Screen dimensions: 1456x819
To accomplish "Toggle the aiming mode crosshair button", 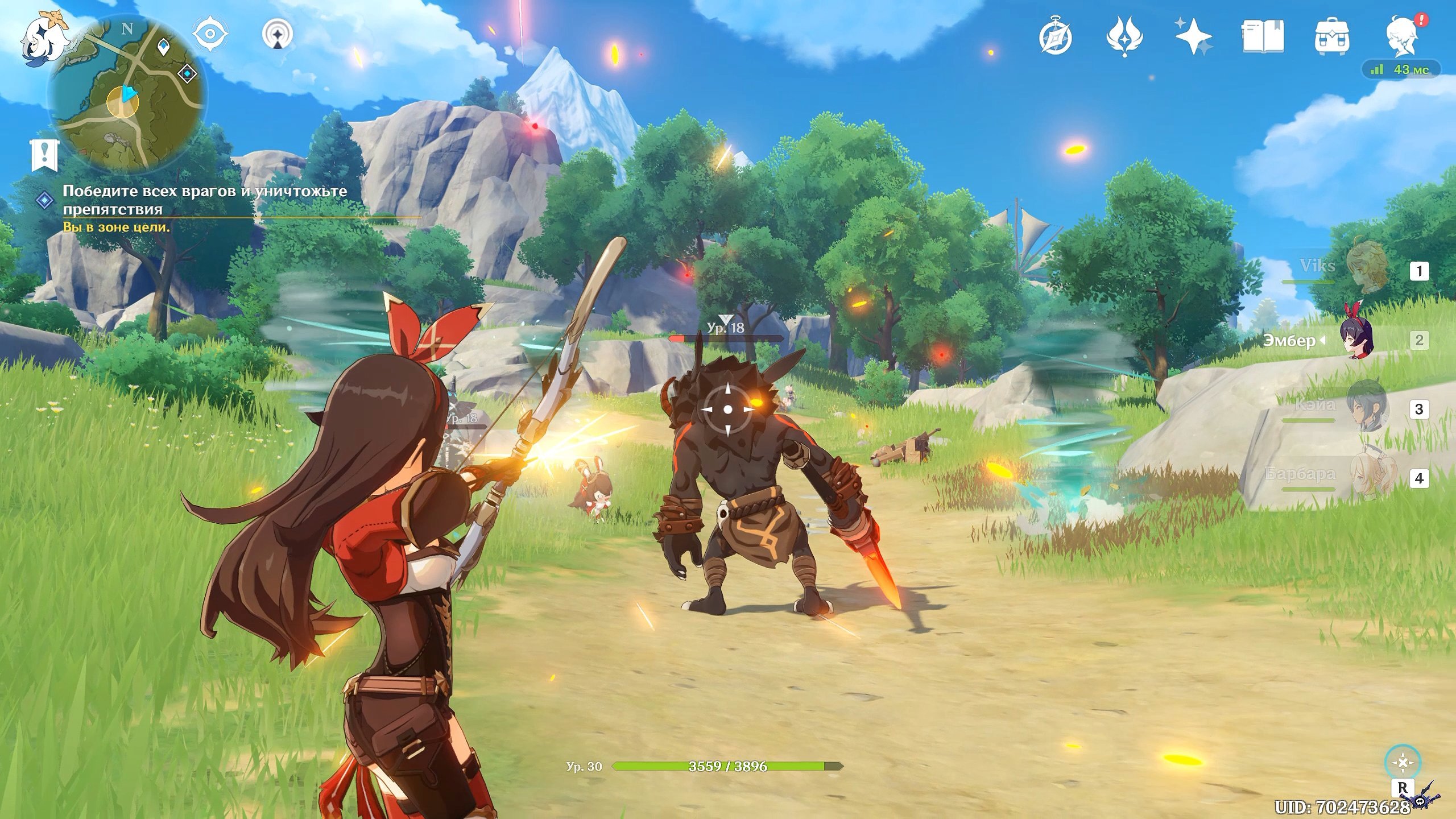I will click(x=1403, y=763).
